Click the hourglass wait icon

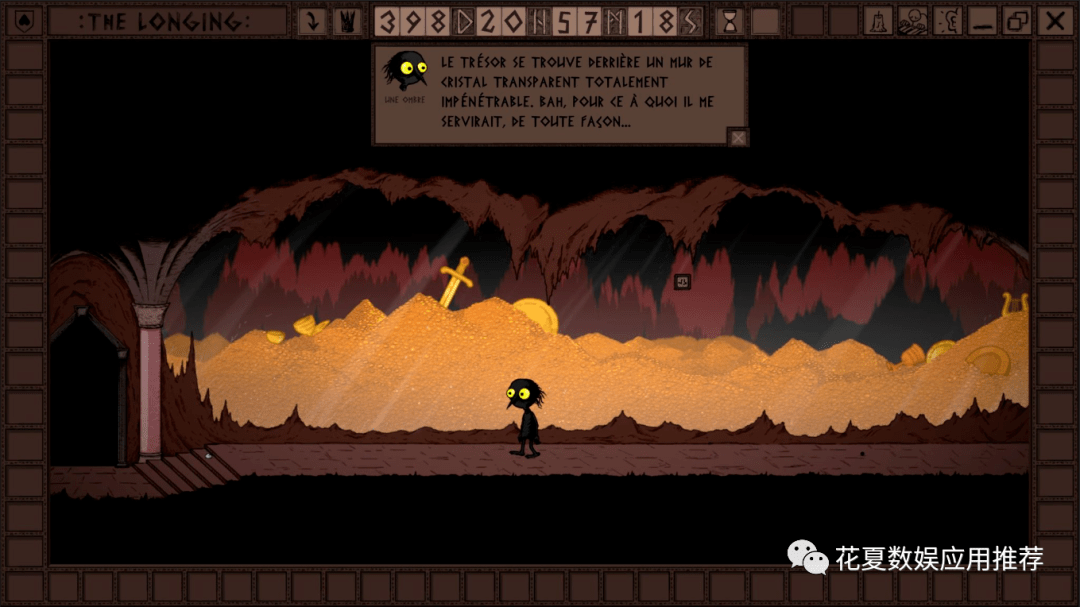[x=731, y=21]
